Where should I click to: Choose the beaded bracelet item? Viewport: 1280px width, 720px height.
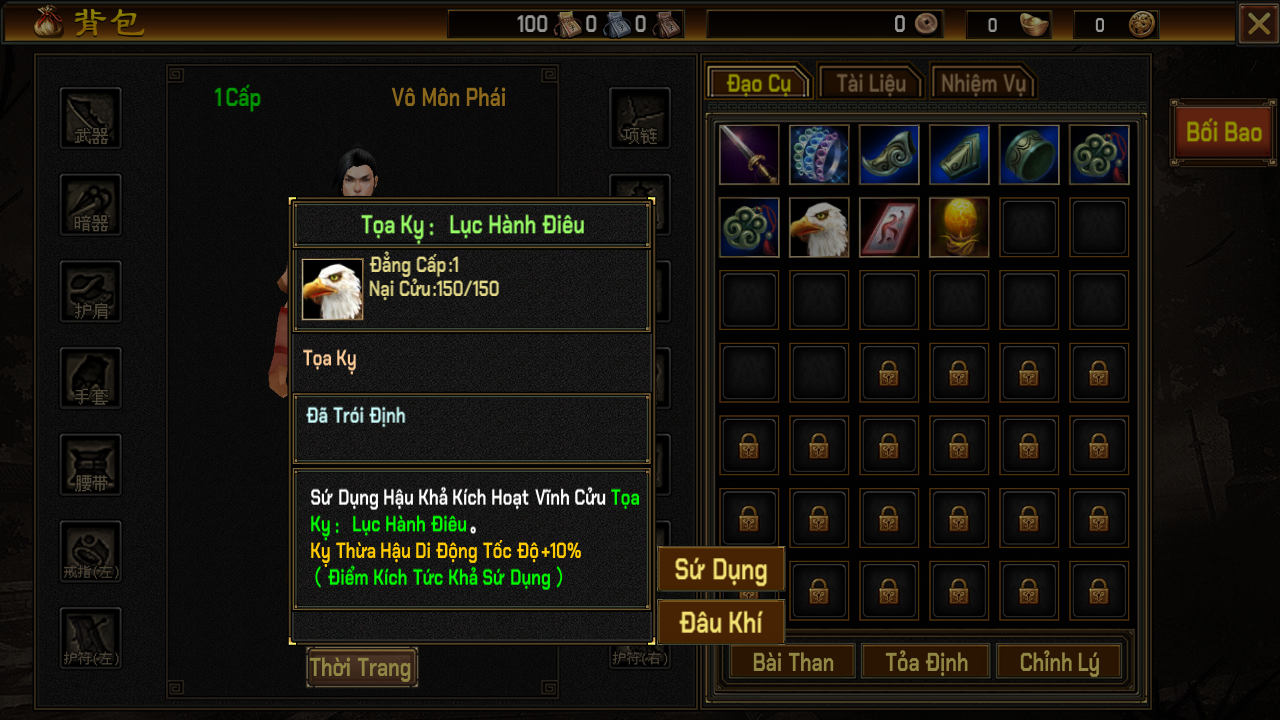(x=819, y=155)
